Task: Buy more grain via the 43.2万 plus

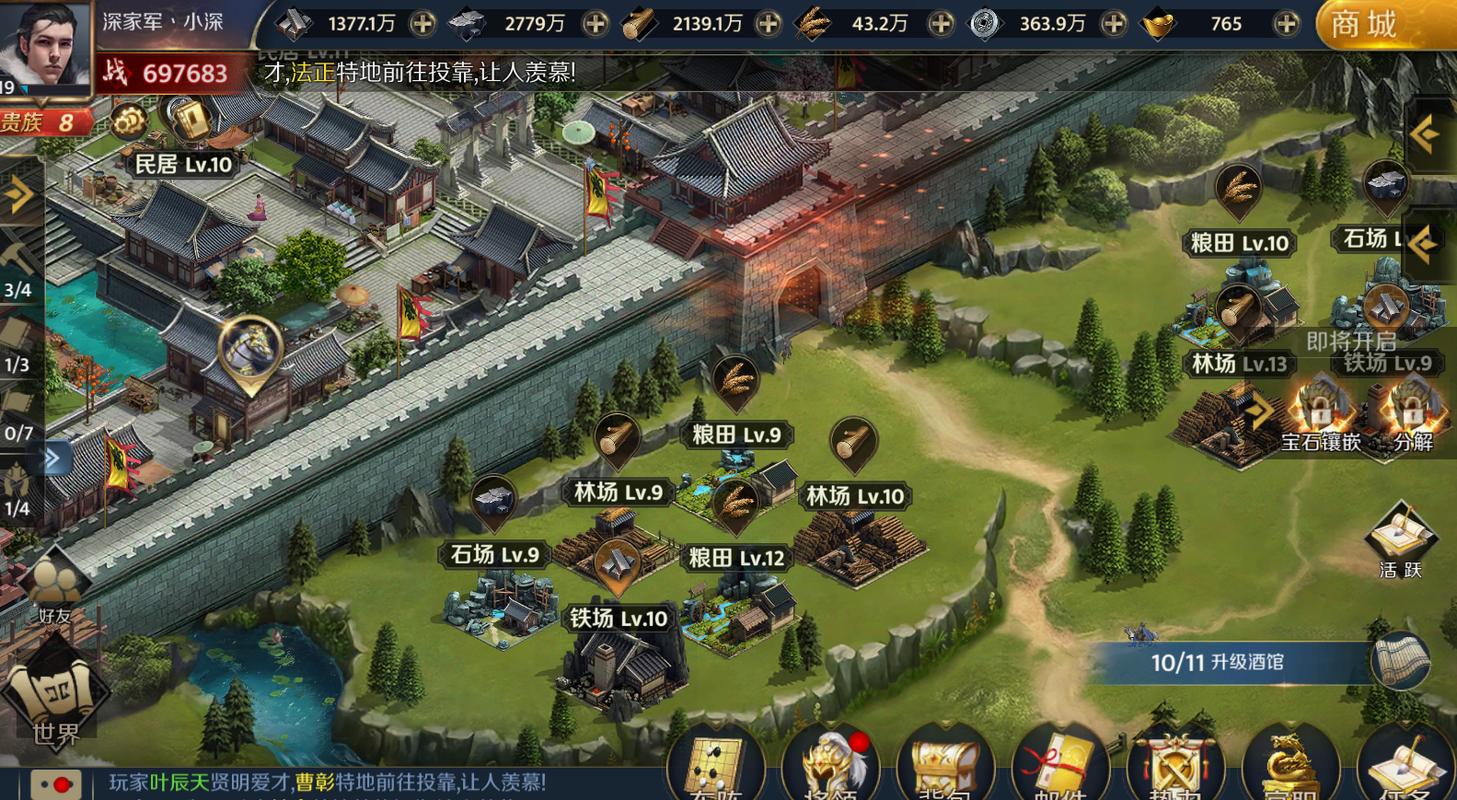Action: [940, 23]
